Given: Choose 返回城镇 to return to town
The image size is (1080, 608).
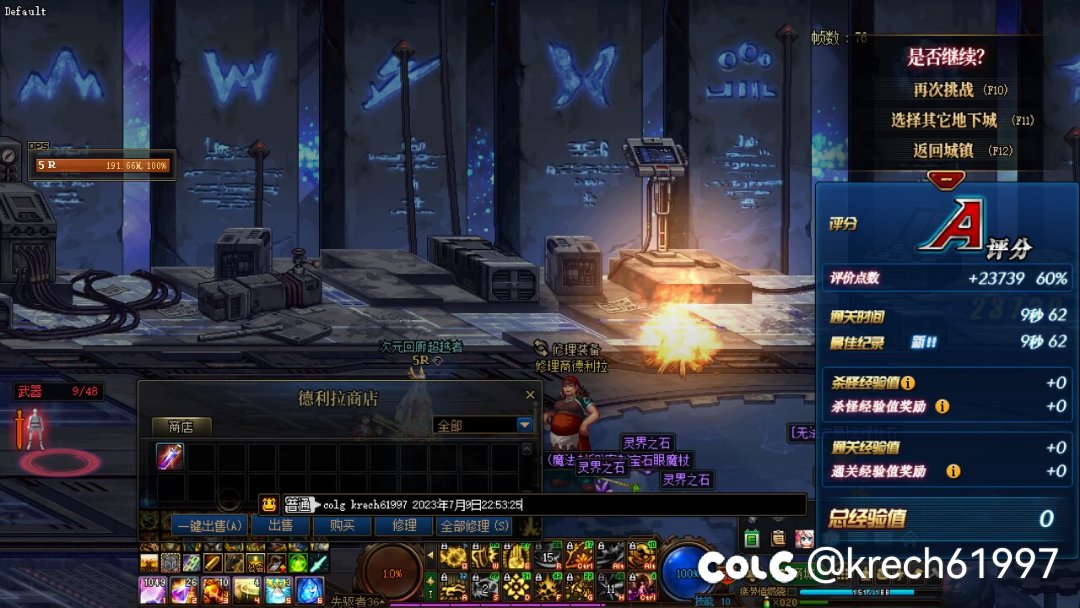Looking at the screenshot, I should [x=943, y=151].
